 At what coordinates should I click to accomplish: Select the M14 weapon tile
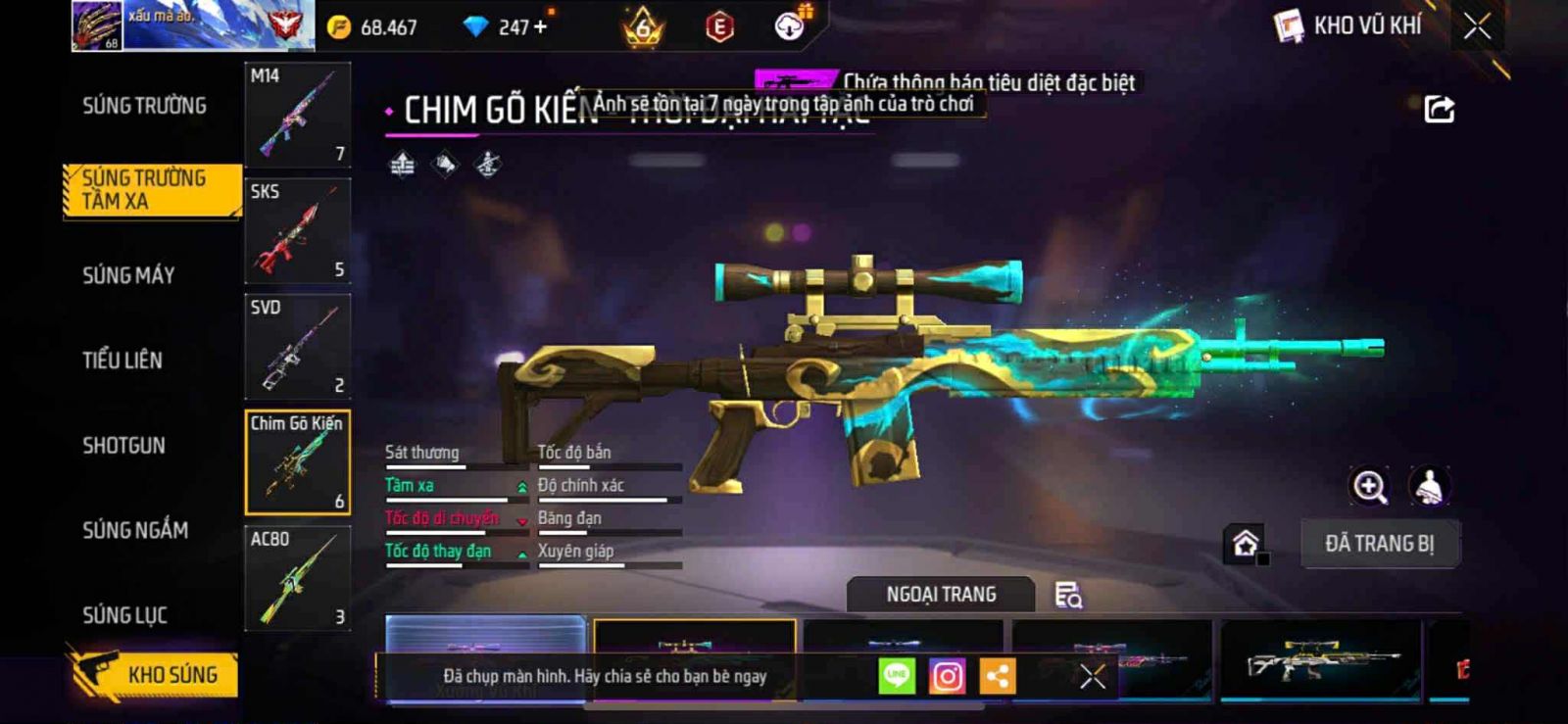pyautogui.click(x=297, y=115)
